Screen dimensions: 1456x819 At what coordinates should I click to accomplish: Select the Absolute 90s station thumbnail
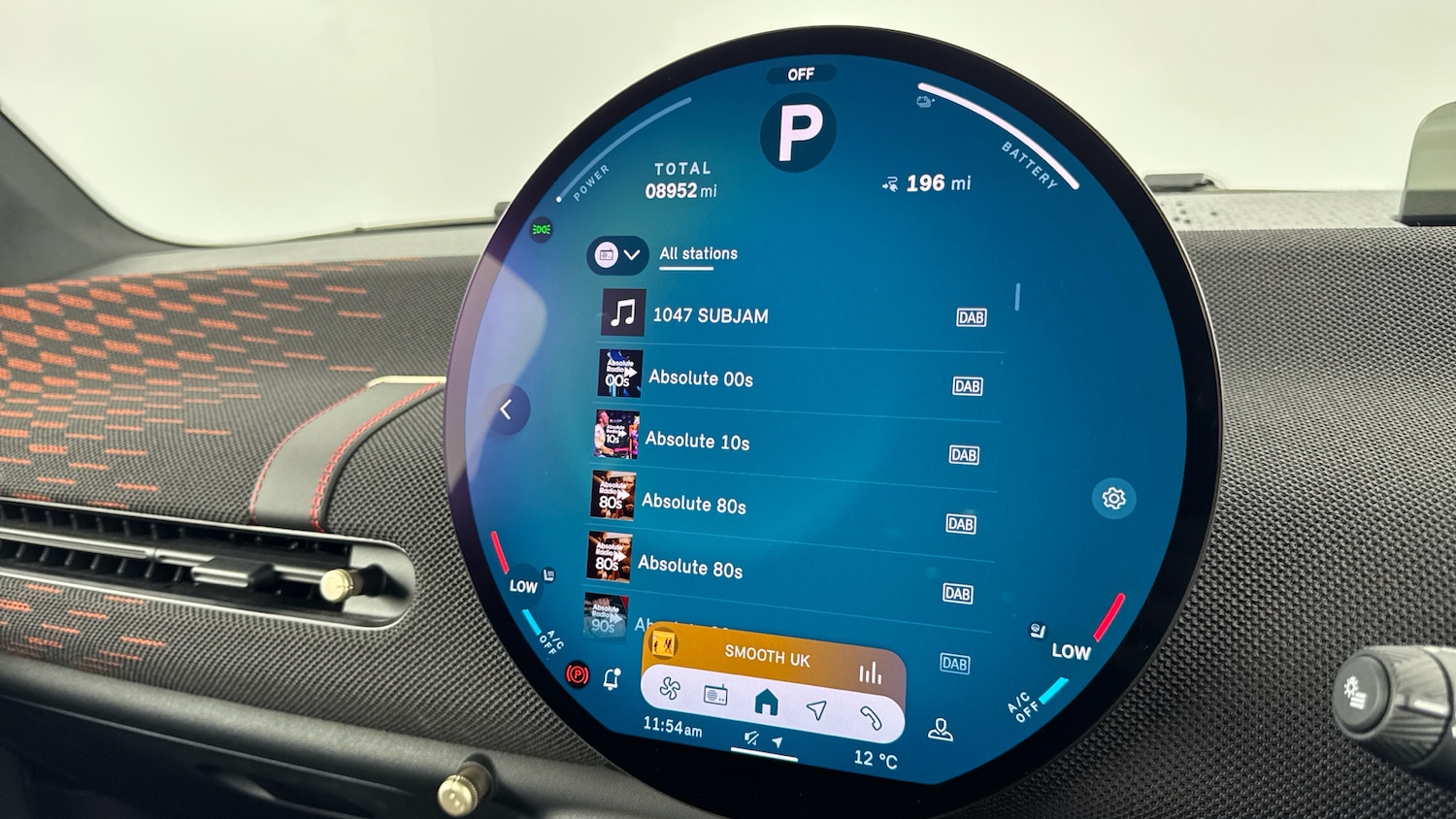[605, 616]
